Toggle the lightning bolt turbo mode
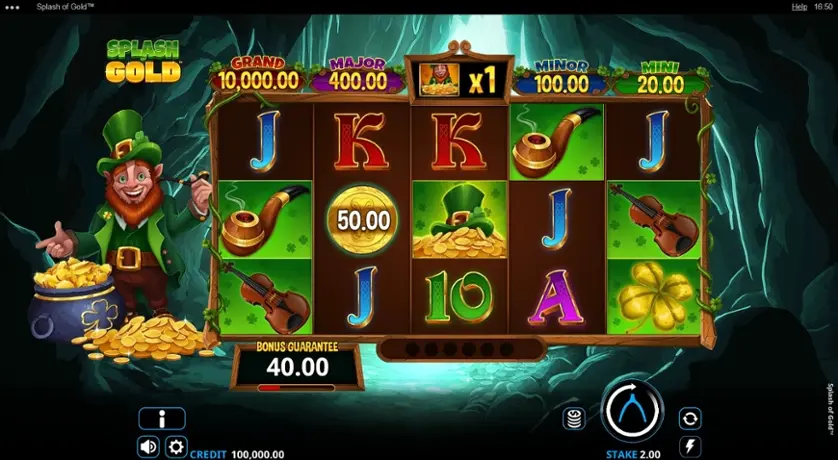The width and height of the screenshot is (838, 460). coord(689,446)
